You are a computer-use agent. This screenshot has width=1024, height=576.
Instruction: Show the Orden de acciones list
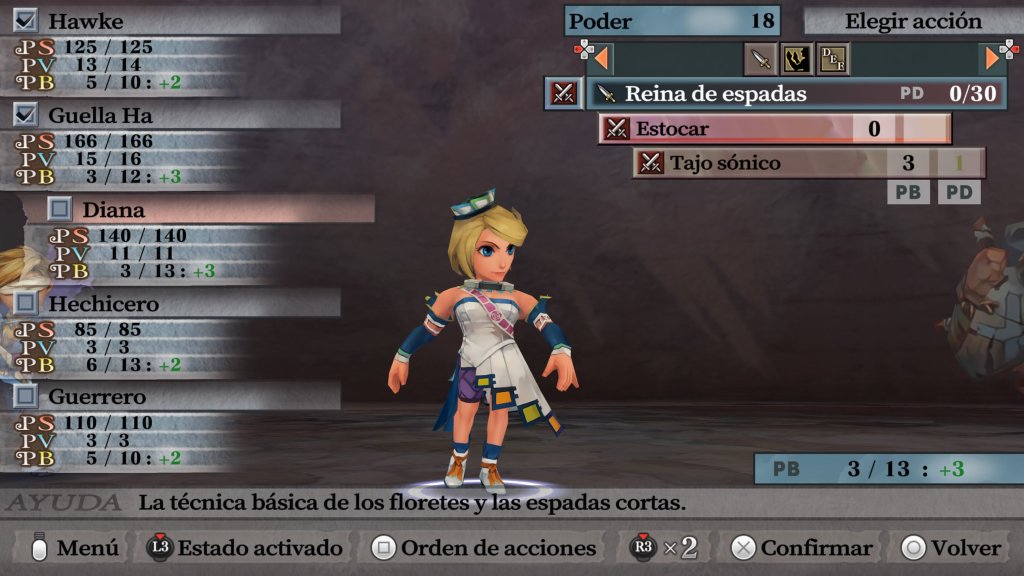(484, 548)
